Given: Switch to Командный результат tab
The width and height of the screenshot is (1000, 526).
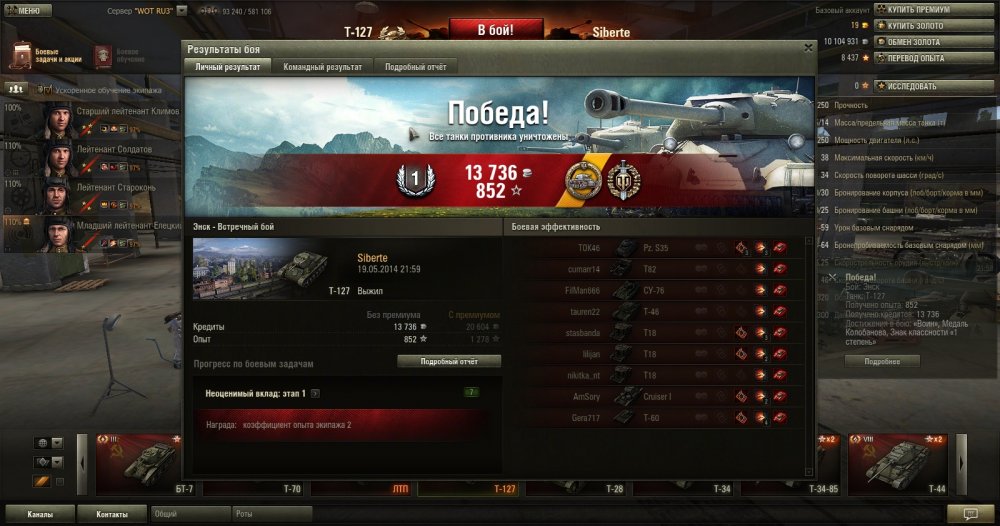Looking at the screenshot, I should (322, 66).
